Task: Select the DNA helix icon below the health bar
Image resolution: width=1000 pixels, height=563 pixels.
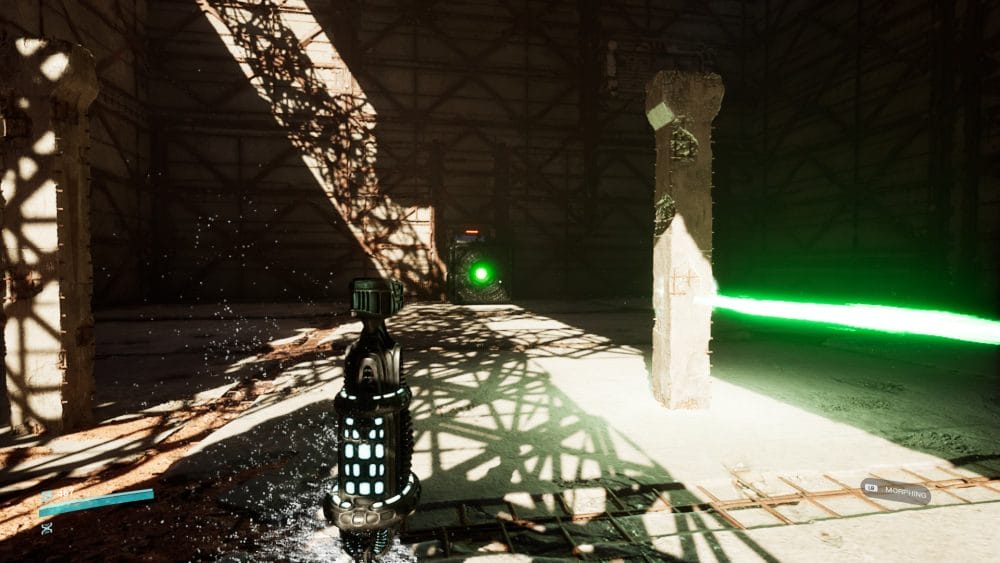Action: coord(46,528)
